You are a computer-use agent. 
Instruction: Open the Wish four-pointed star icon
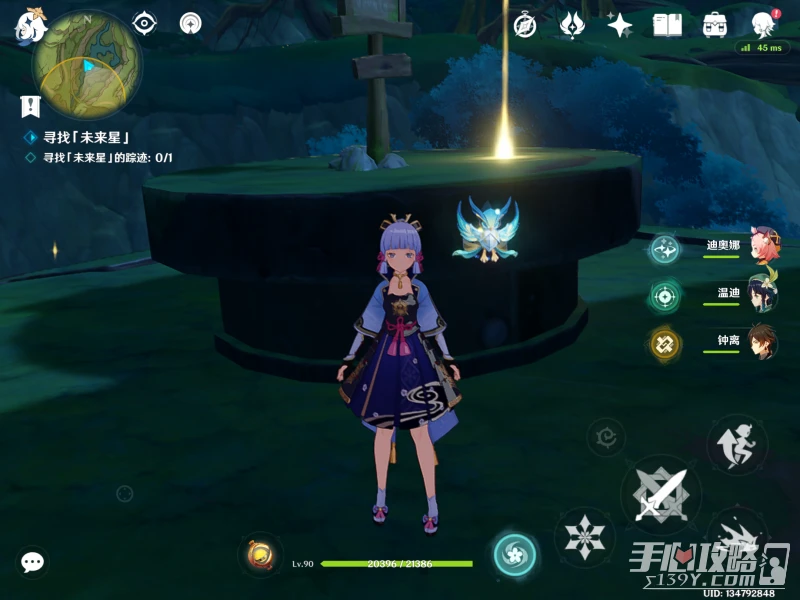tap(619, 25)
